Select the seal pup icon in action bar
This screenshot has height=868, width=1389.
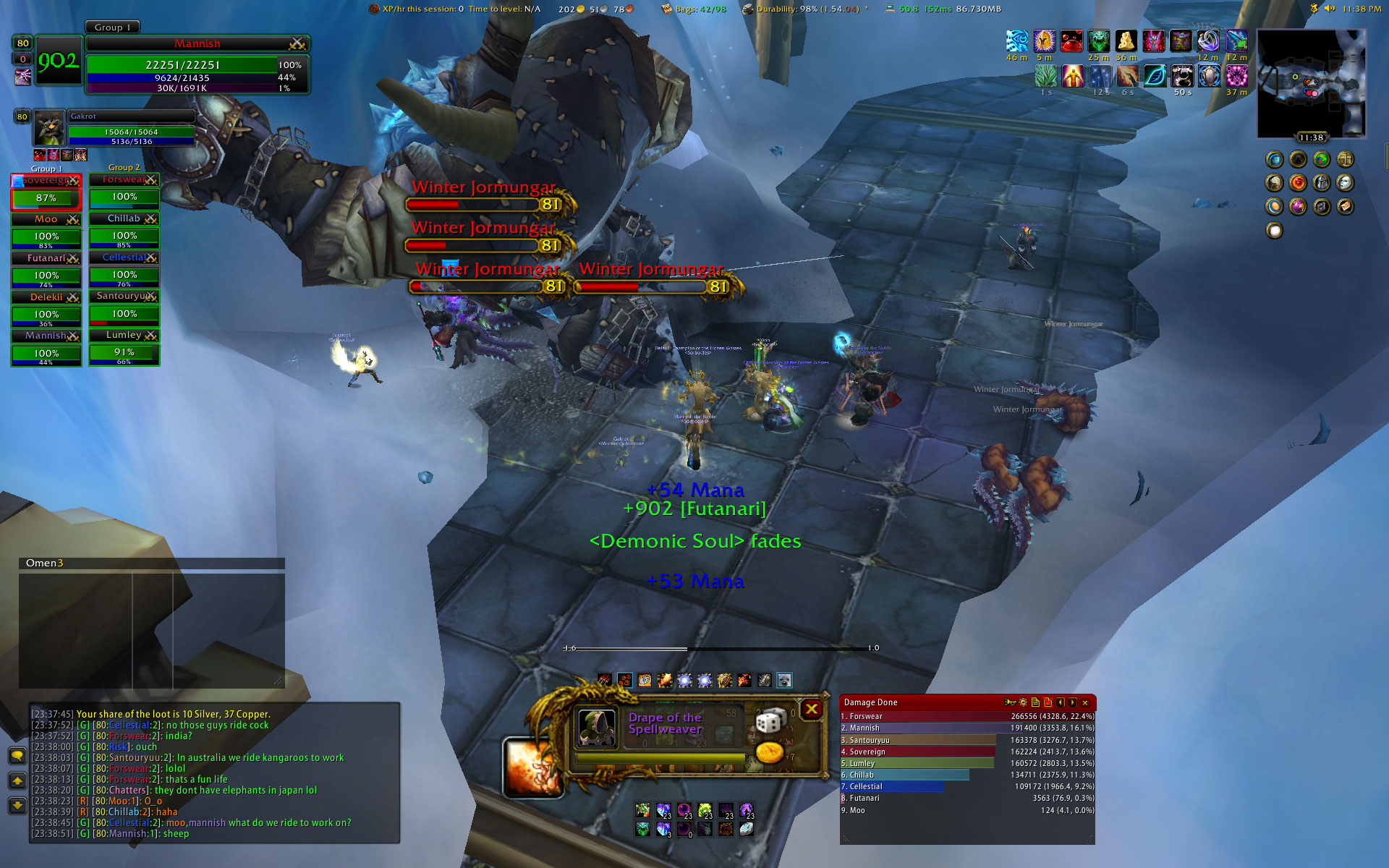[x=784, y=680]
